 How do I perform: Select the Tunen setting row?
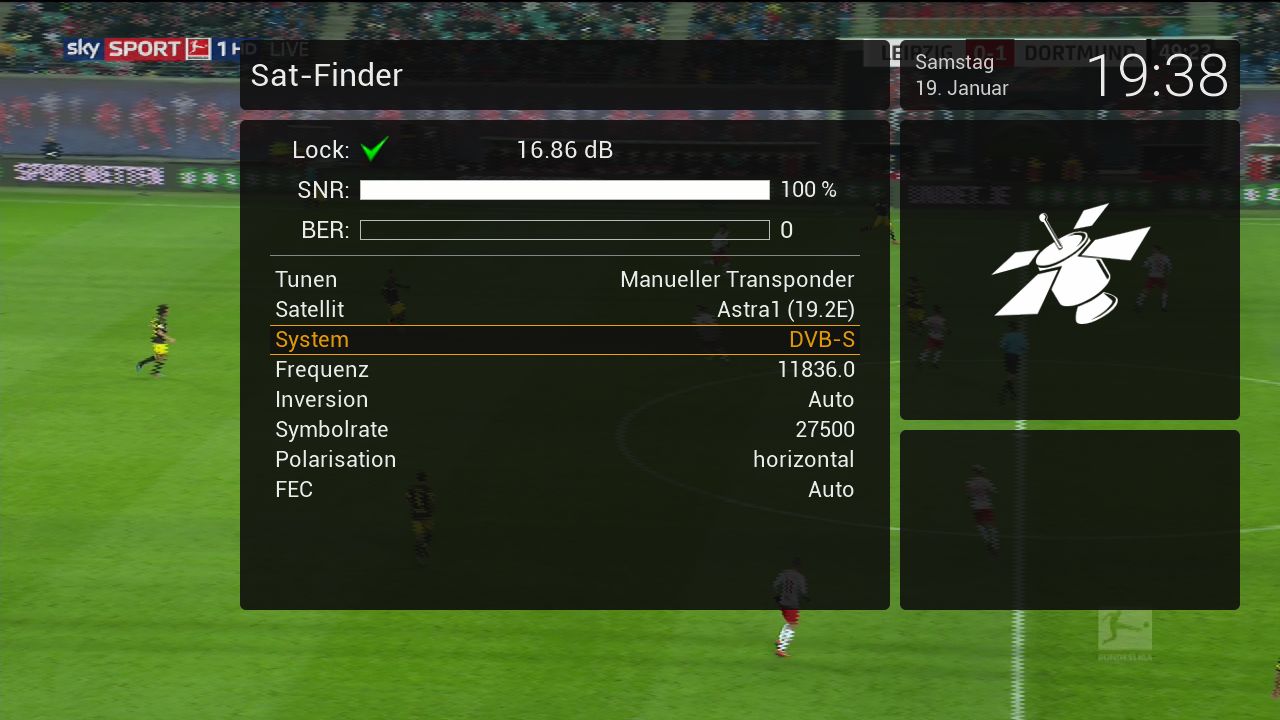564,280
